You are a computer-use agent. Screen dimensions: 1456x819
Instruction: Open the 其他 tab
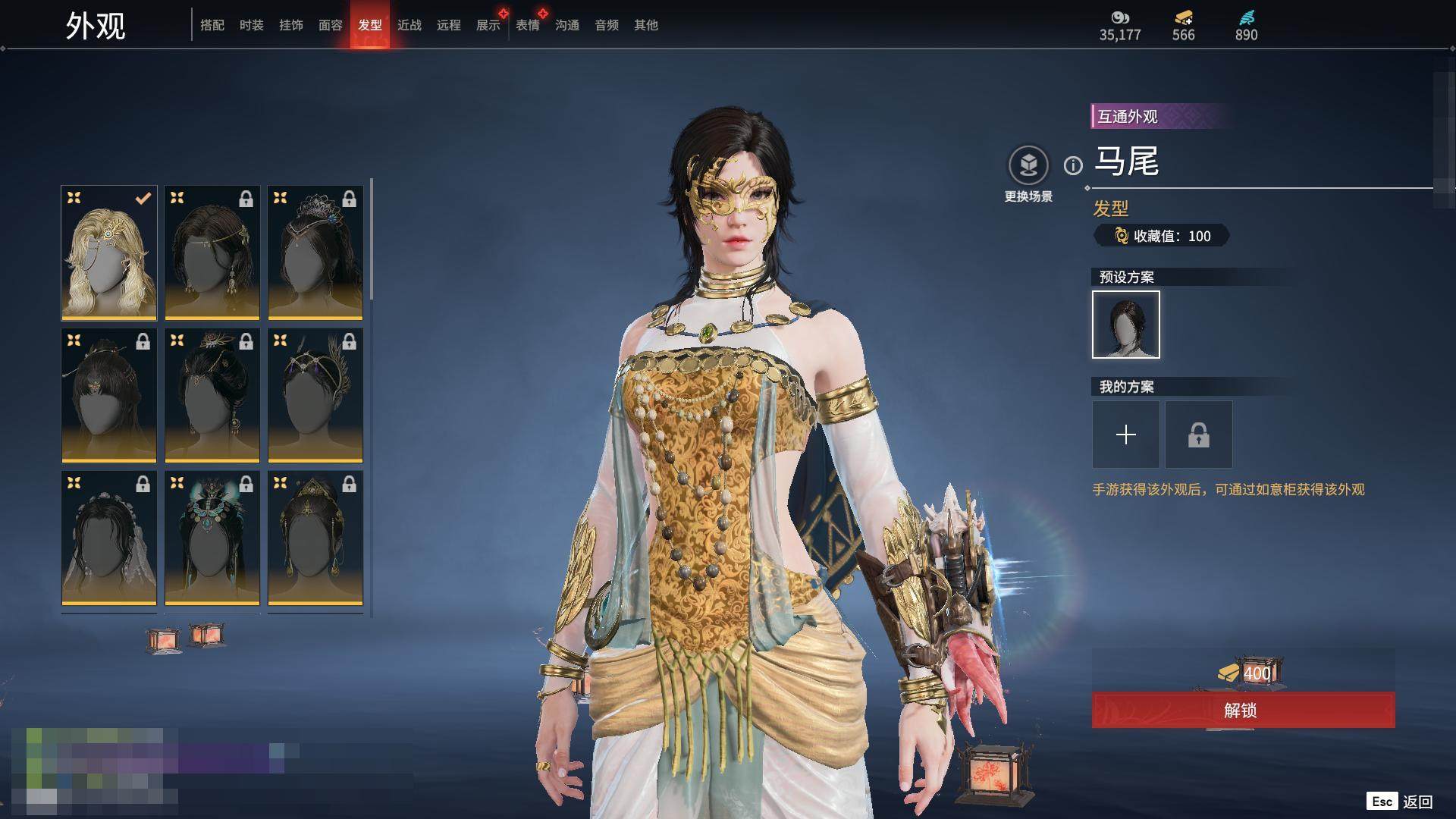645,25
